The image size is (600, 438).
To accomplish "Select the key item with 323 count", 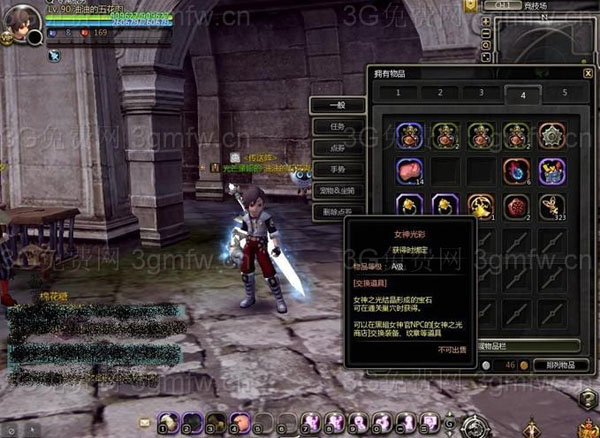I will pyautogui.click(x=552, y=207).
